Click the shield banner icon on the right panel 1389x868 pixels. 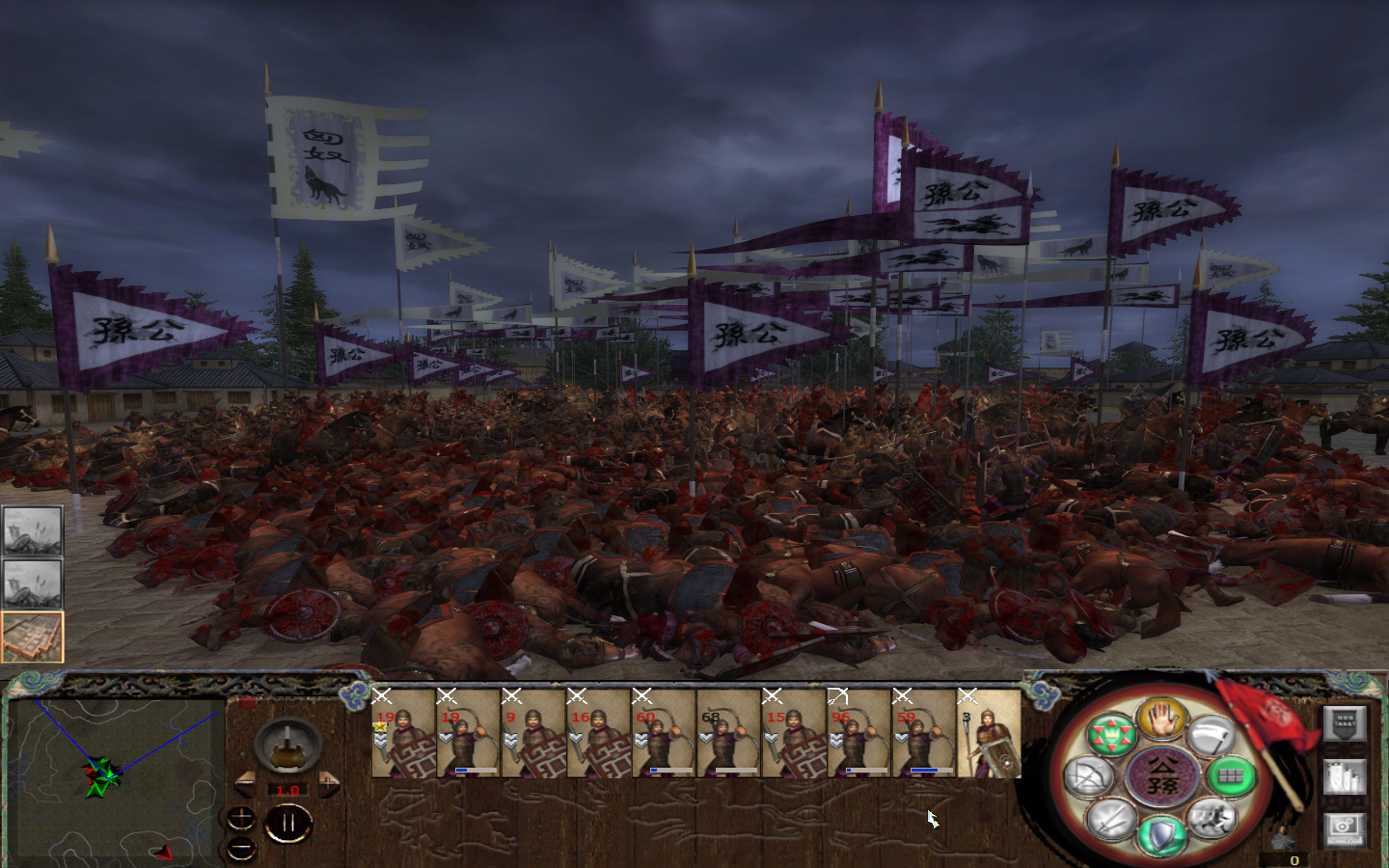(1345, 723)
